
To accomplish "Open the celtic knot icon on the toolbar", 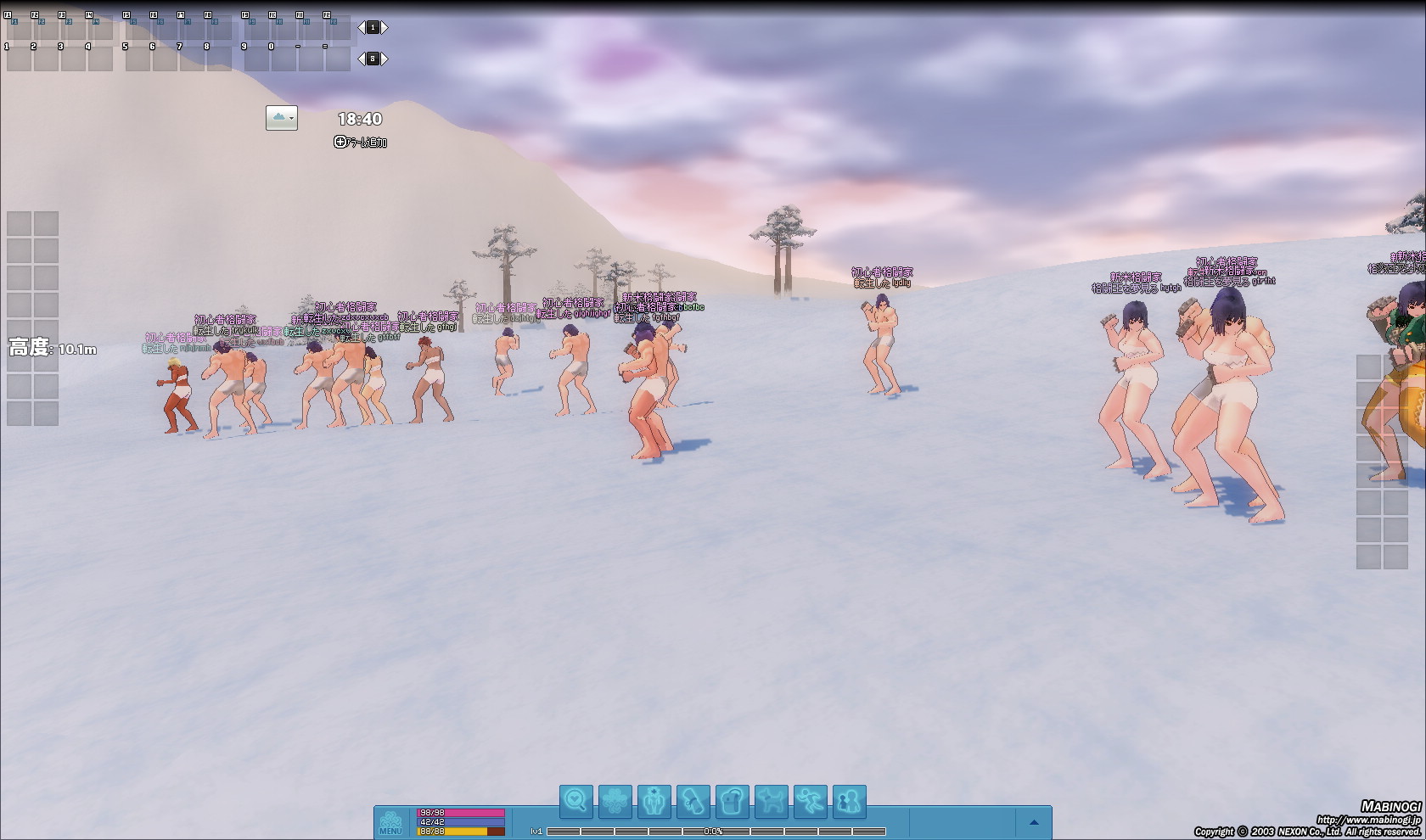I will [615, 801].
